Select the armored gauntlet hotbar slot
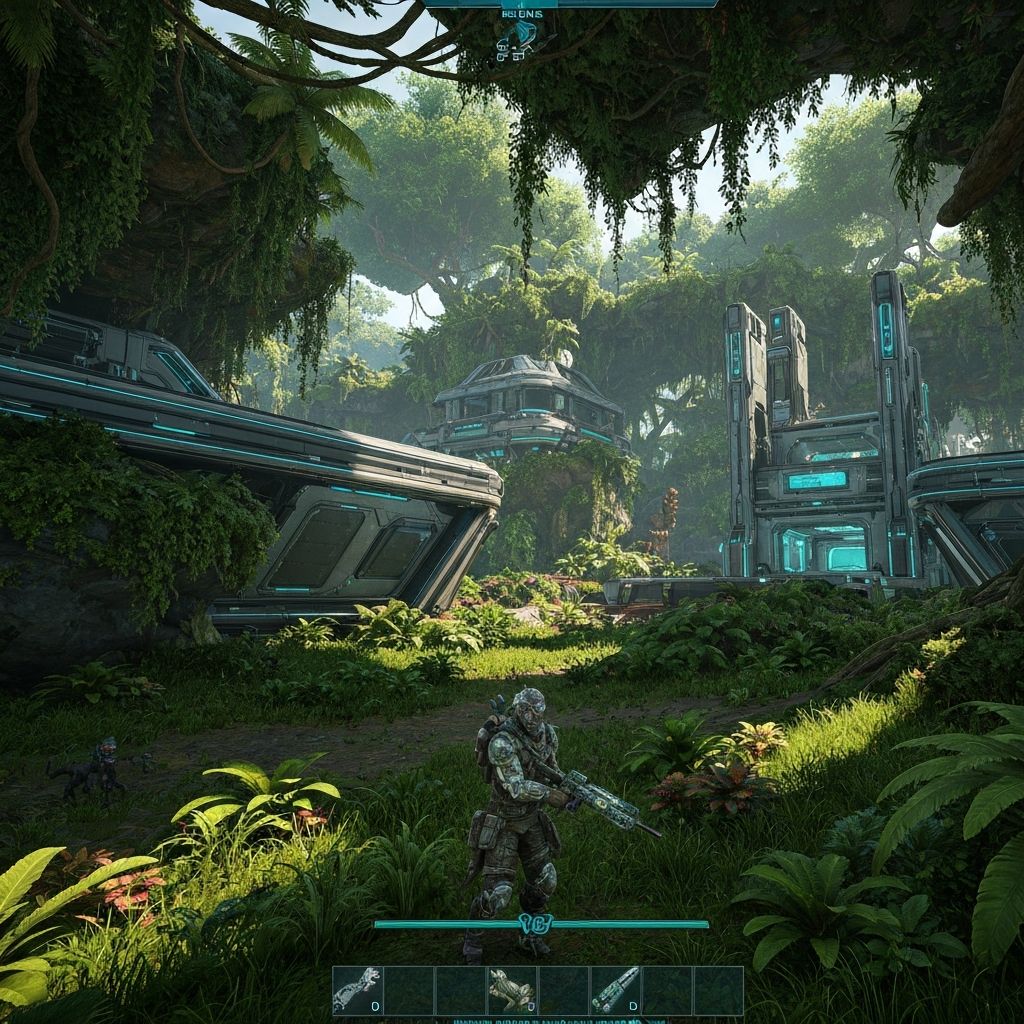The image size is (1024, 1024). [x=358, y=990]
